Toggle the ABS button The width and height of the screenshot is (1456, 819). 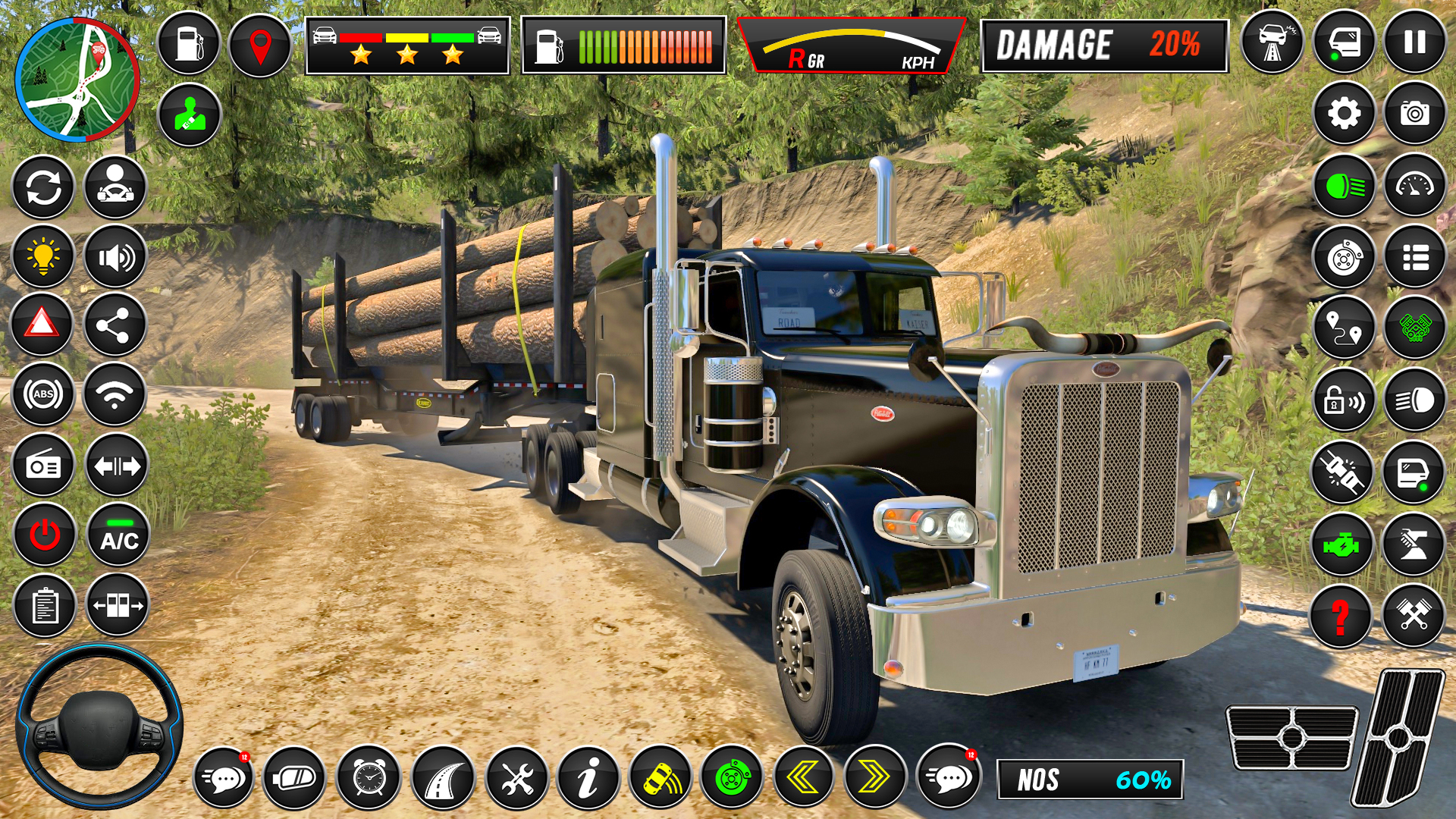43,394
